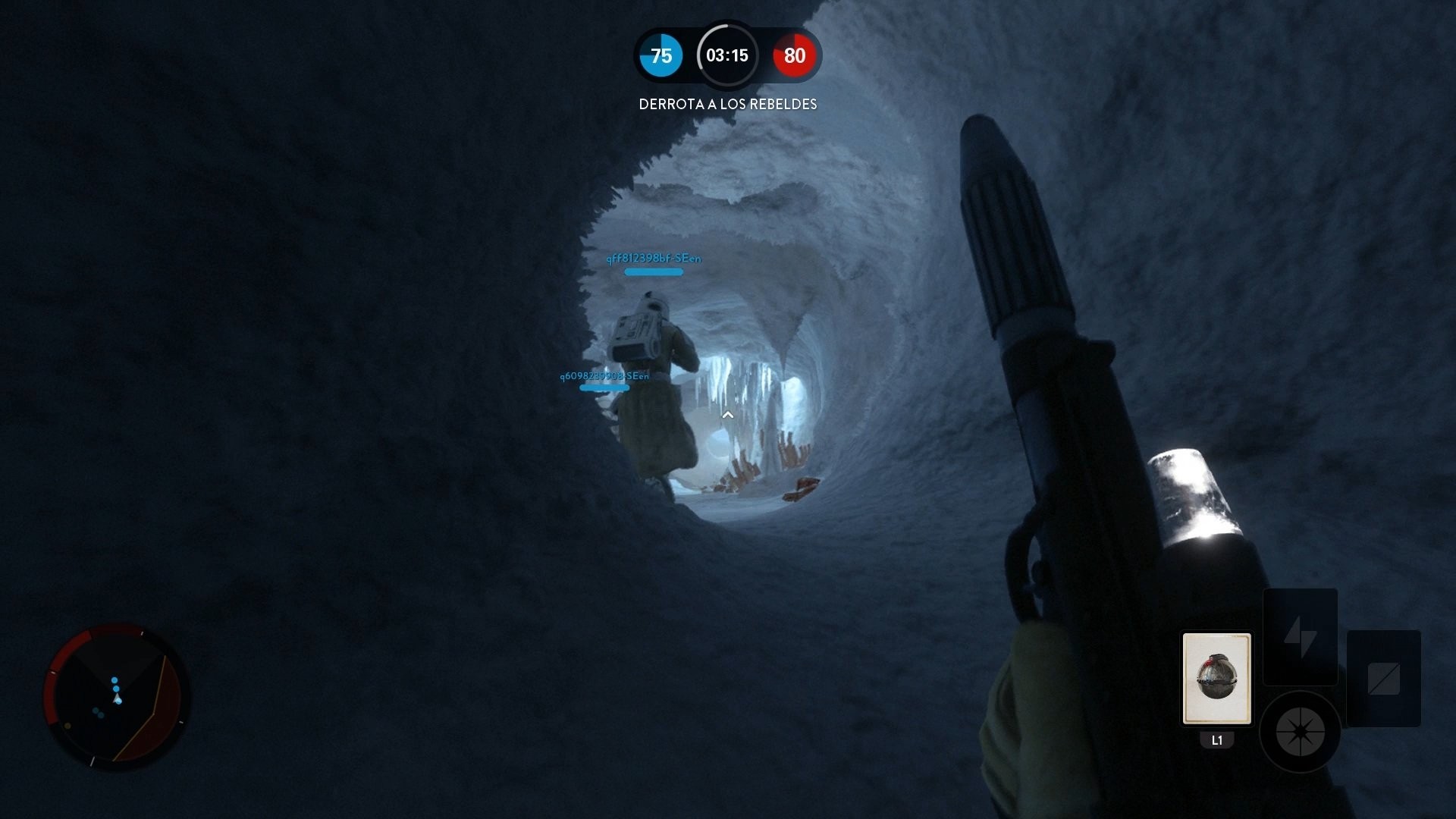Screen dimensions: 1456x819
Task: Select the objective chevron marker in tunnel
Action: coord(727,415)
